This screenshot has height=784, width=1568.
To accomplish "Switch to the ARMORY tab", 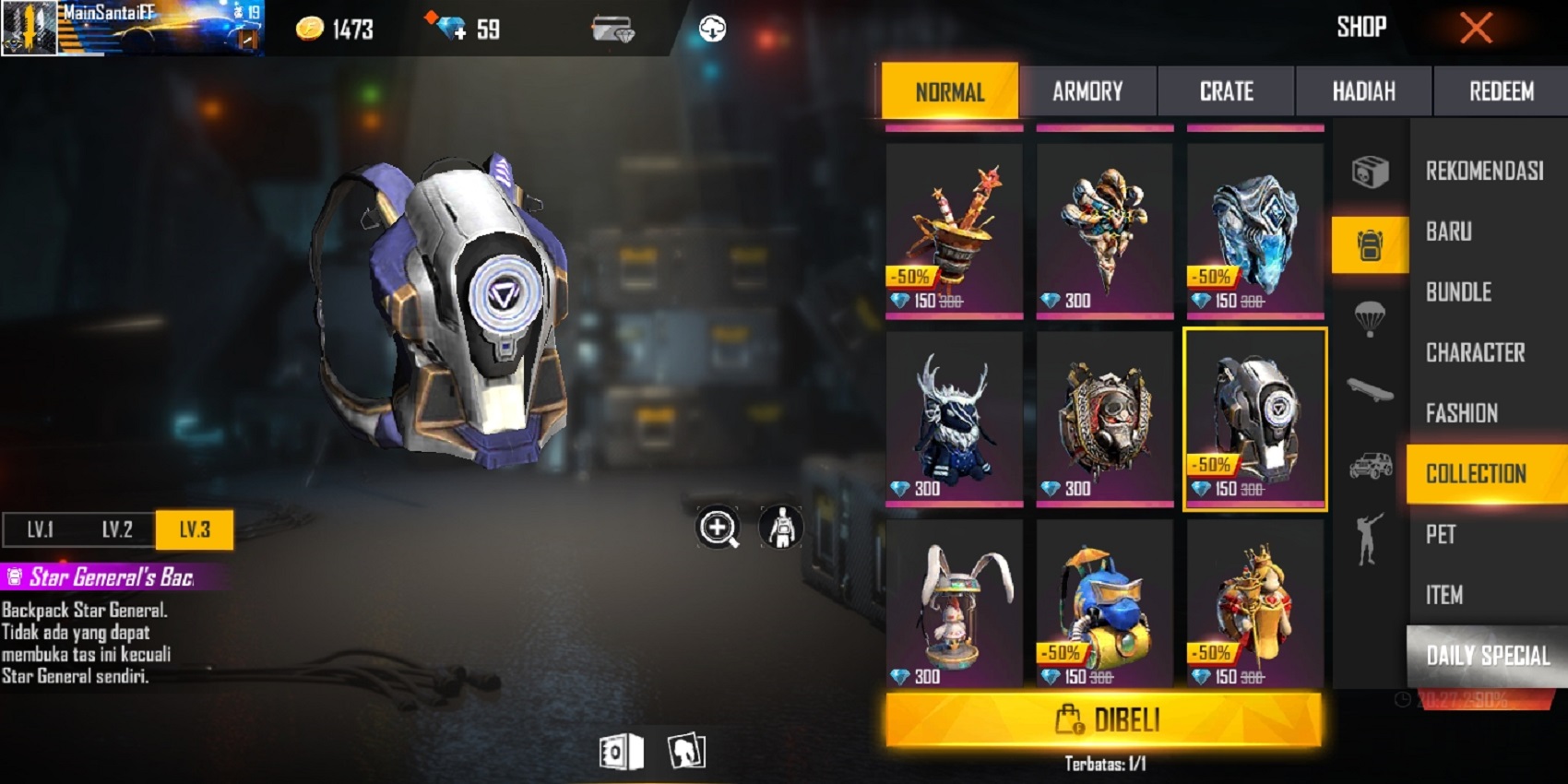I will (1087, 91).
